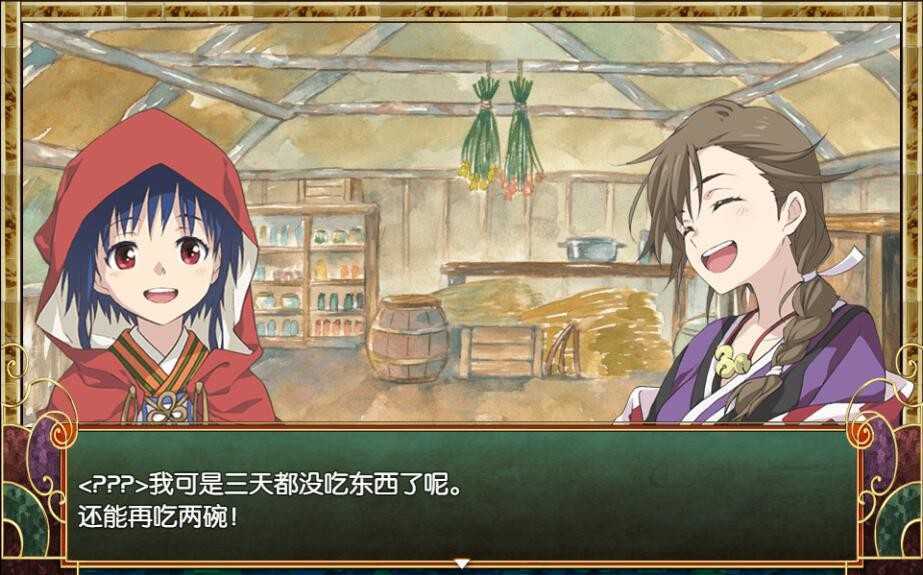Screen dimensions: 923x575
Task: Click the white continue arrow below the dialogue
Action: (461, 564)
